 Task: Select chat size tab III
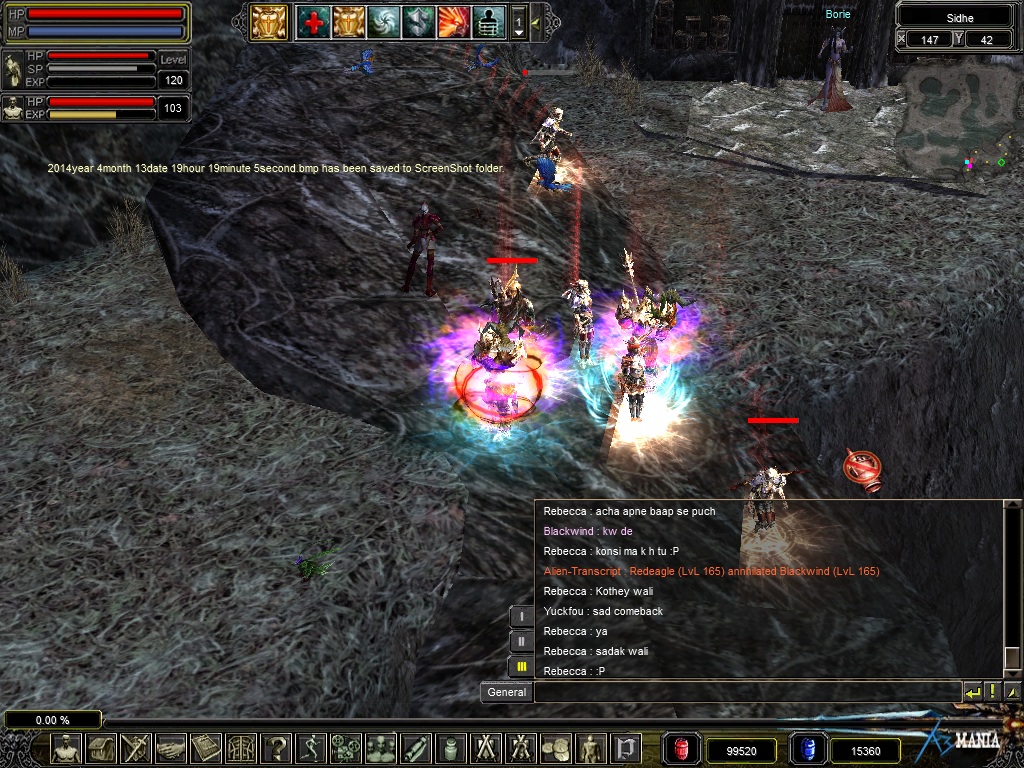521,666
